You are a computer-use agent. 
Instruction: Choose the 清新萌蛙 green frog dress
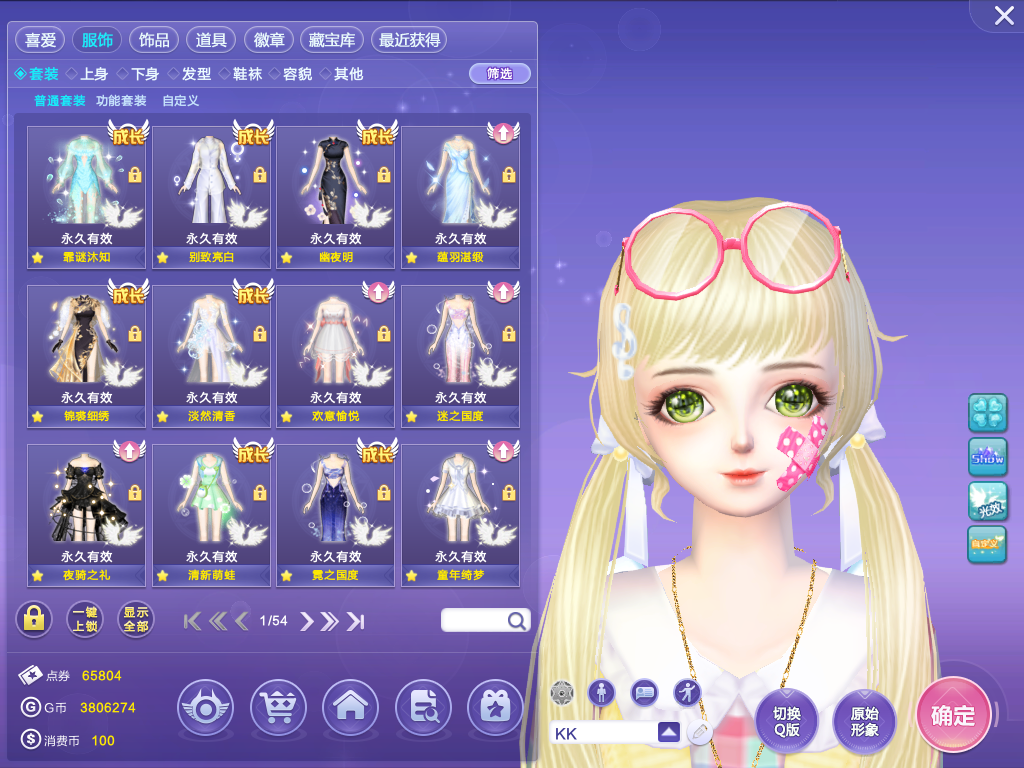(x=211, y=514)
